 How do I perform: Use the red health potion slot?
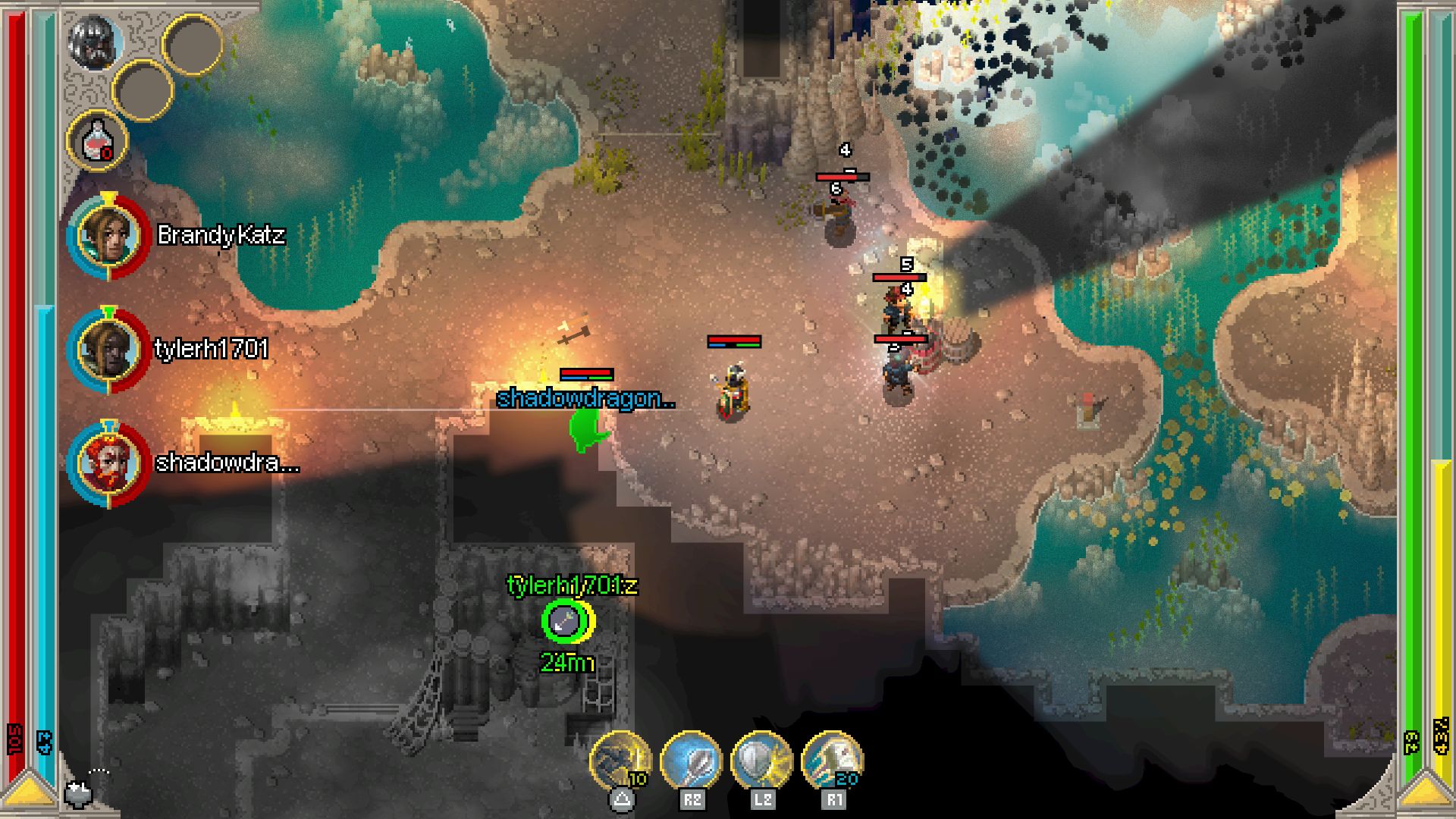pyautogui.click(x=98, y=141)
